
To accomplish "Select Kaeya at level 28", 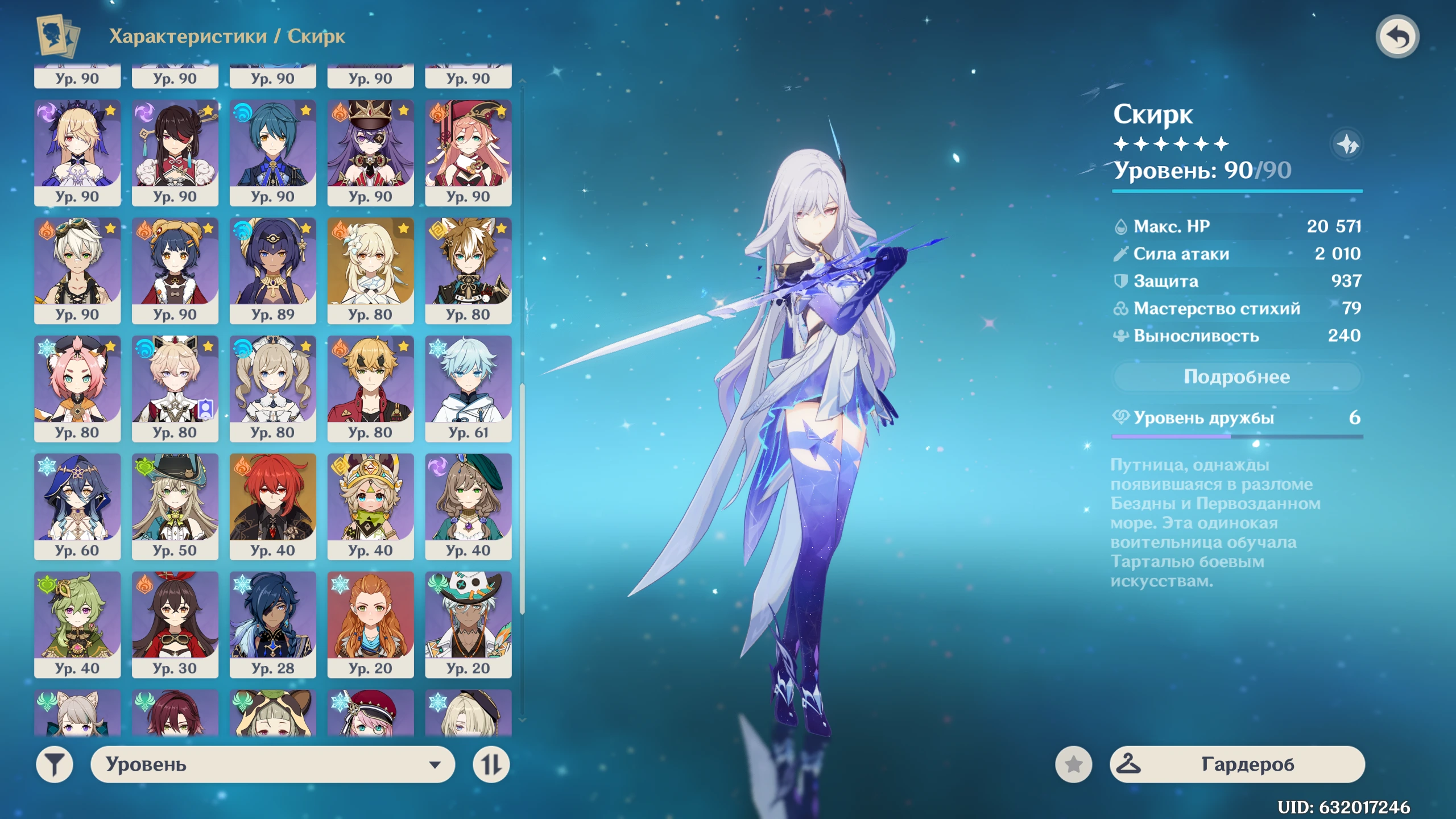I will pyautogui.click(x=273, y=623).
